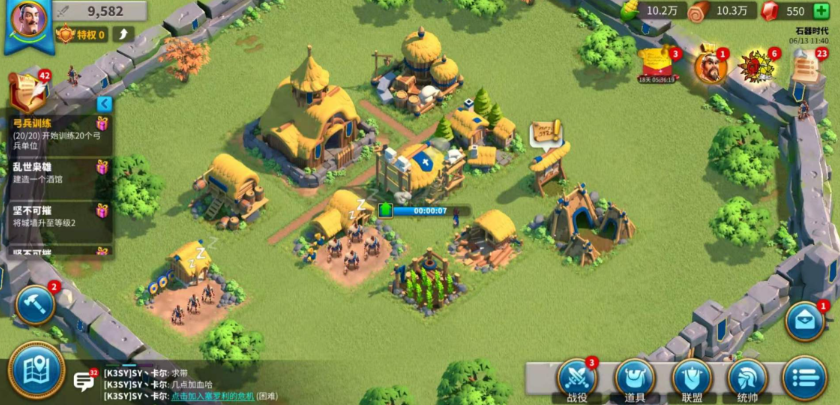Open the commander portrait event icon
This screenshot has width=840, height=405.
pos(708,65)
